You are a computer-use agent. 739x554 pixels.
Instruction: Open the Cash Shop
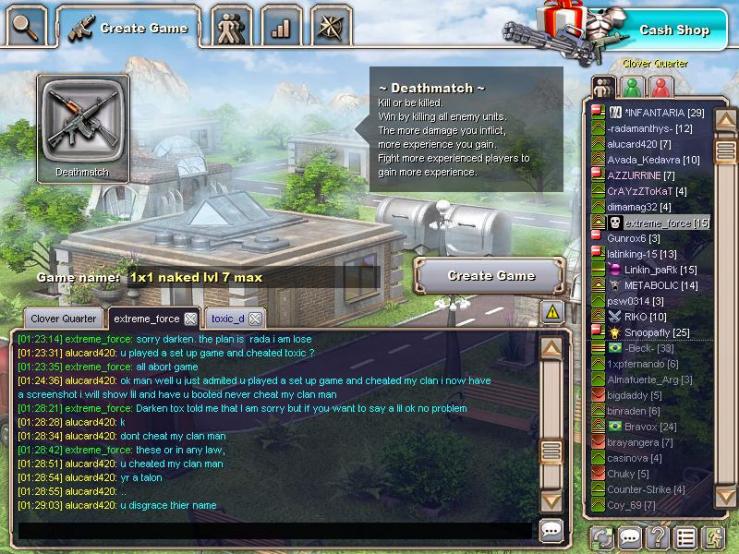673,29
